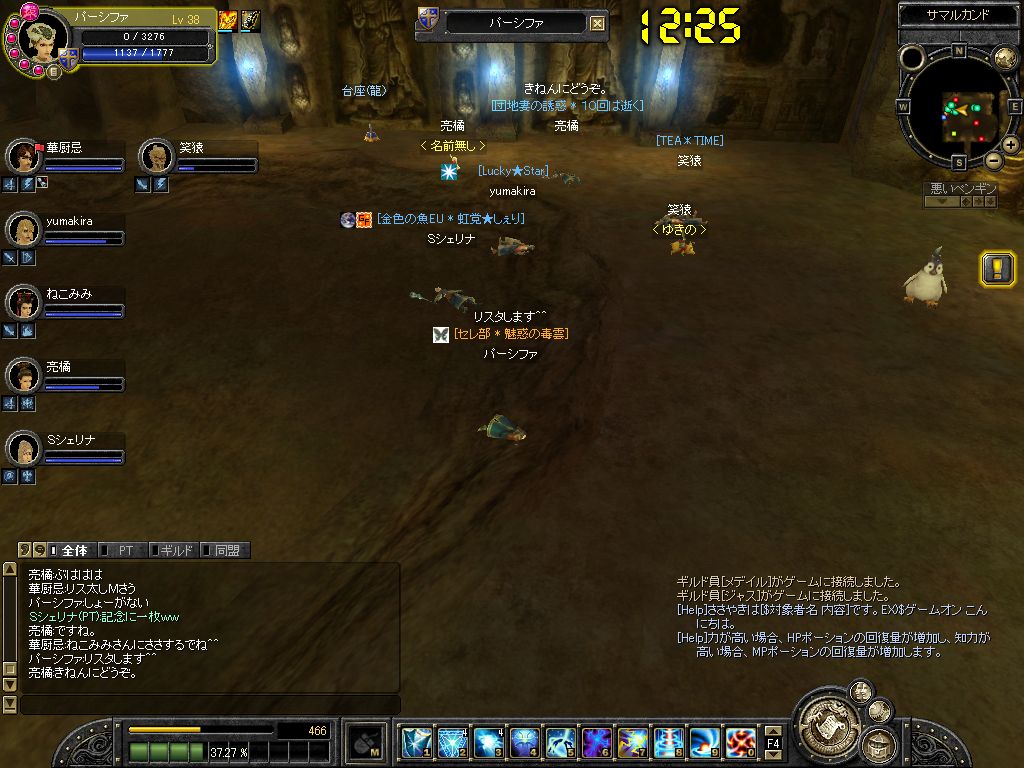The width and height of the screenshot is (1024, 768).
Task: Activate the skill in hotbar slot 1
Action: (x=416, y=742)
